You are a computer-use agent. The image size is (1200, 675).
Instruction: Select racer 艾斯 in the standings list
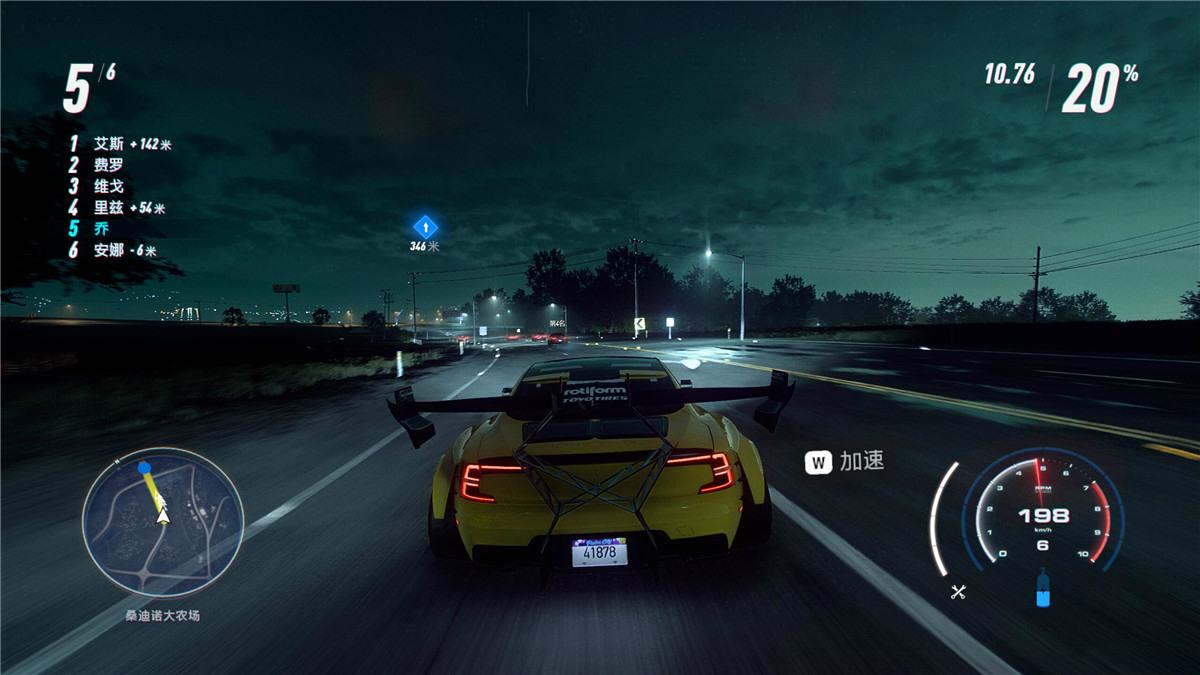coord(108,144)
